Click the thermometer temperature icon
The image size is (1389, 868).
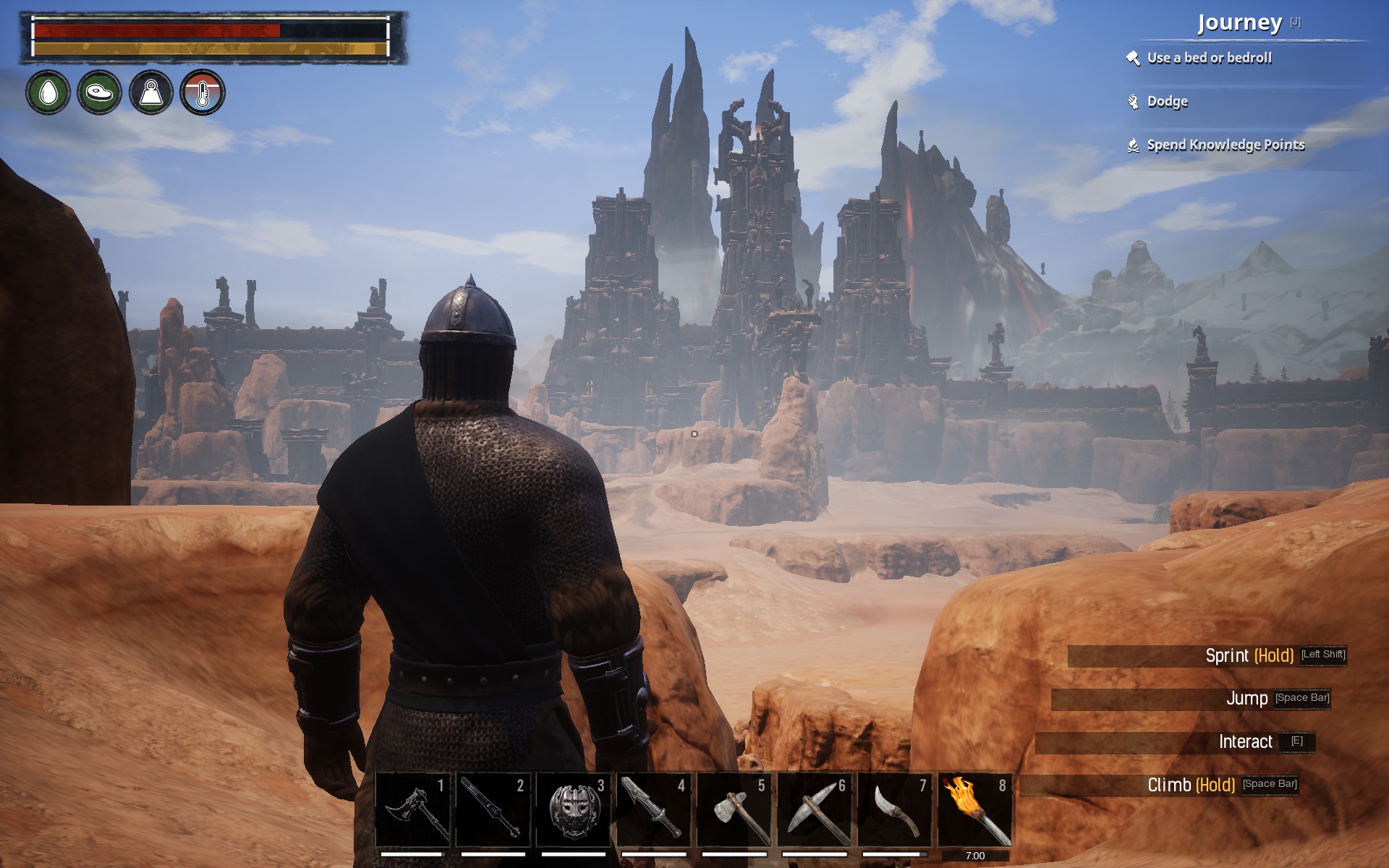coord(203,93)
